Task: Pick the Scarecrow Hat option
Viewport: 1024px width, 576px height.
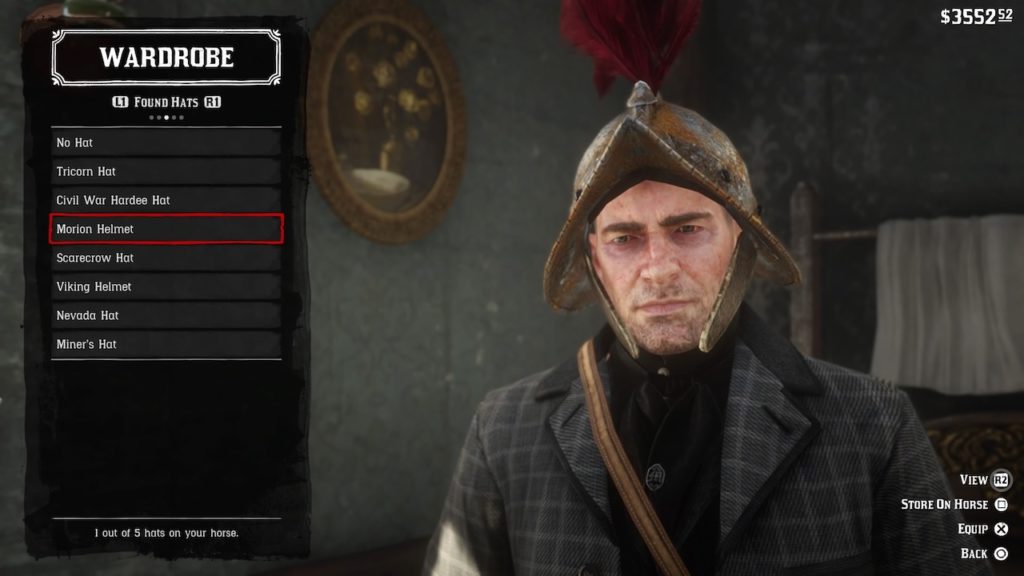Action: coord(166,258)
